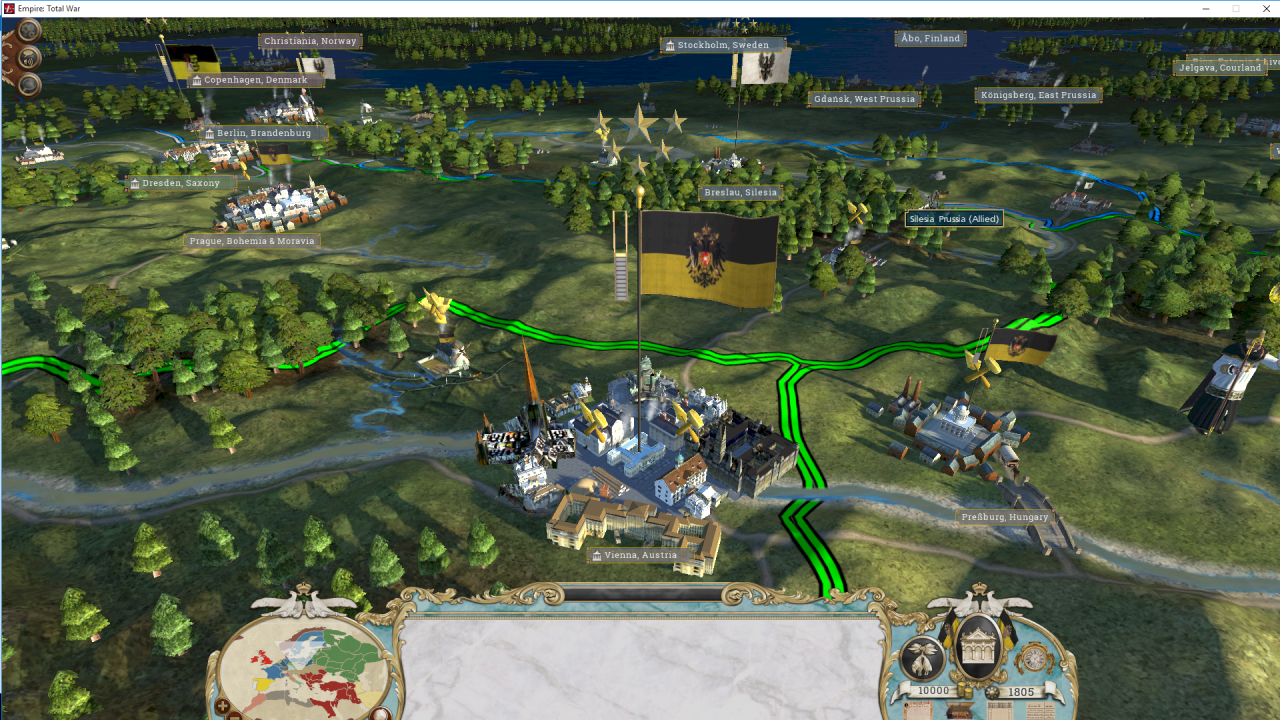
Task: Select the Prague, Bohemia & Moravia label
Action: click(x=252, y=241)
